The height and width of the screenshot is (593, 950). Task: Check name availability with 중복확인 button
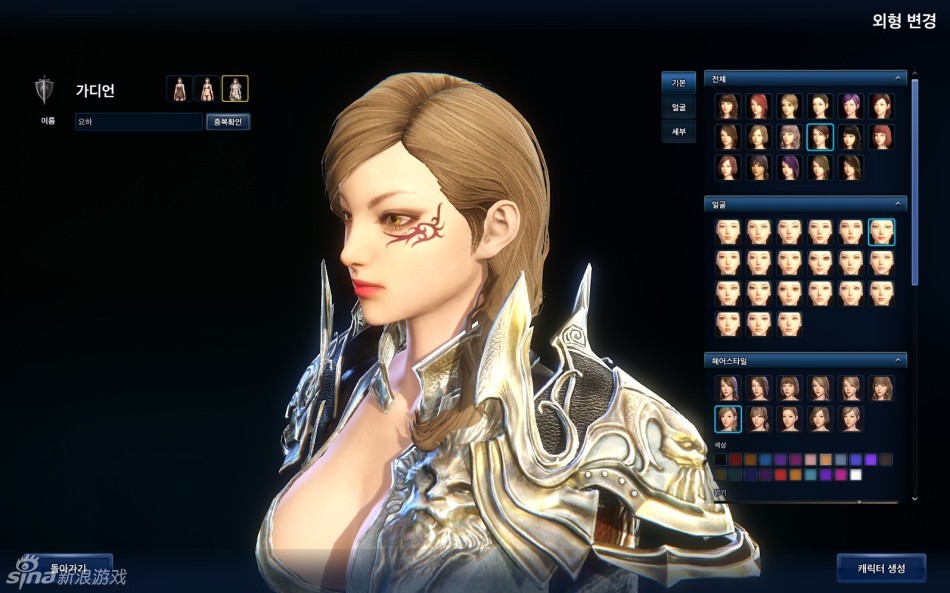tap(228, 122)
